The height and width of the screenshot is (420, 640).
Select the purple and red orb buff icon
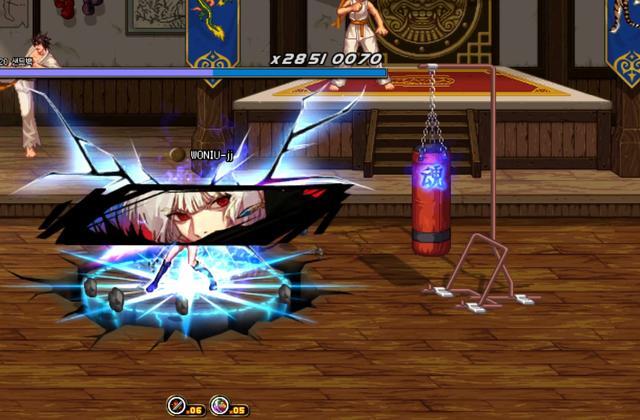(220, 406)
